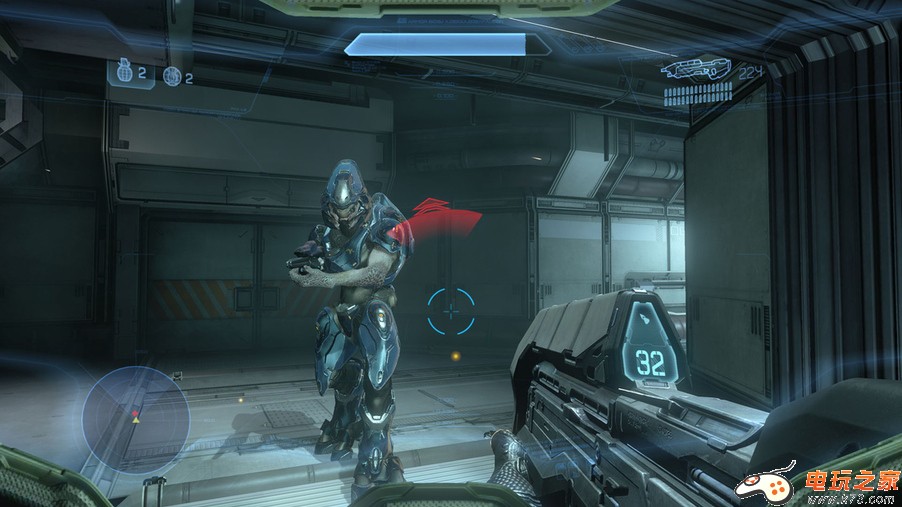The height and width of the screenshot is (507, 902).
Task: Select the highlighted frag grenade icon
Action: point(125,72)
